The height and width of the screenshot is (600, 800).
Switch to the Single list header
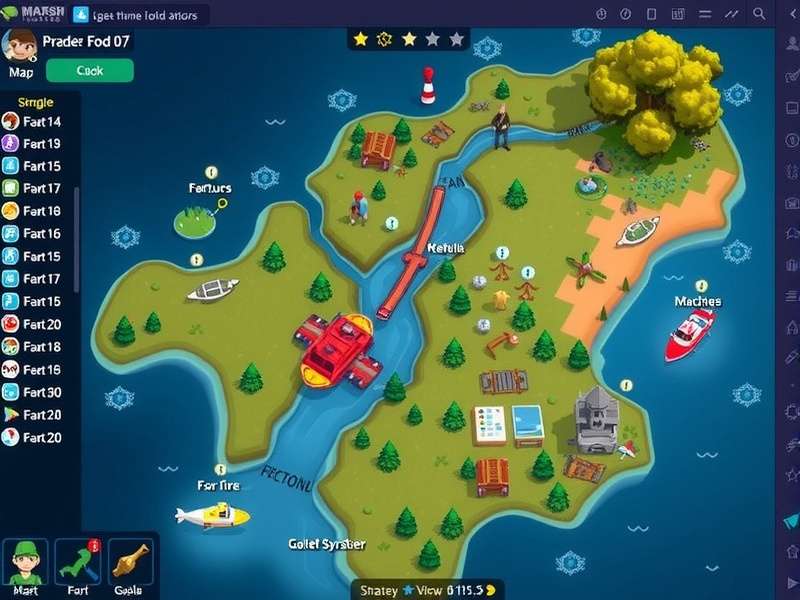coord(36,102)
